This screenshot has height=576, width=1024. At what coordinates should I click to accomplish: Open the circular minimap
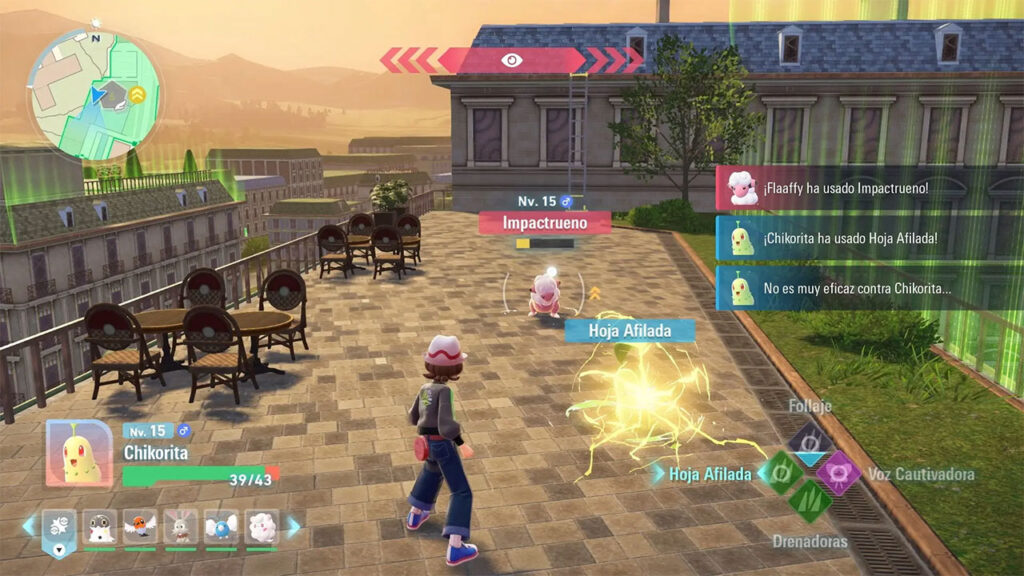coord(94,95)
